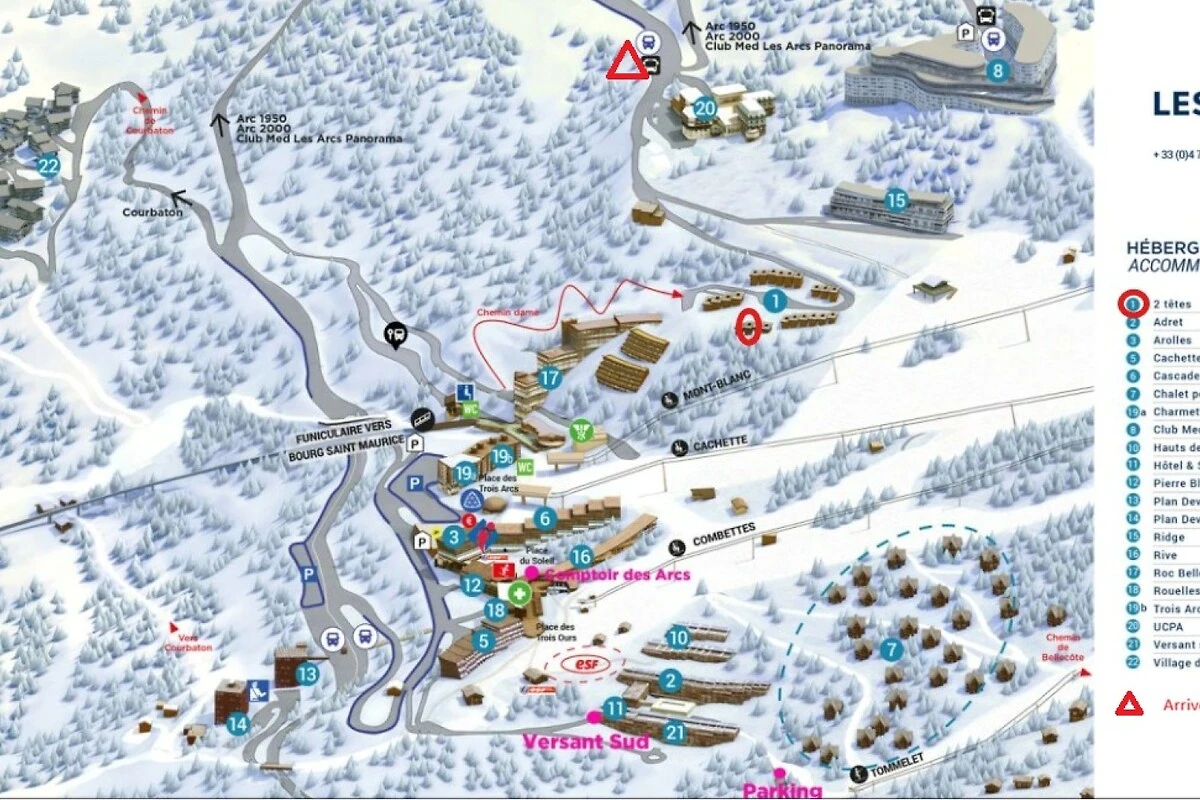Screen dimensions: 1200x800
Task: Click the green first-aid cross marker
Action: click(x=518, y=592)
